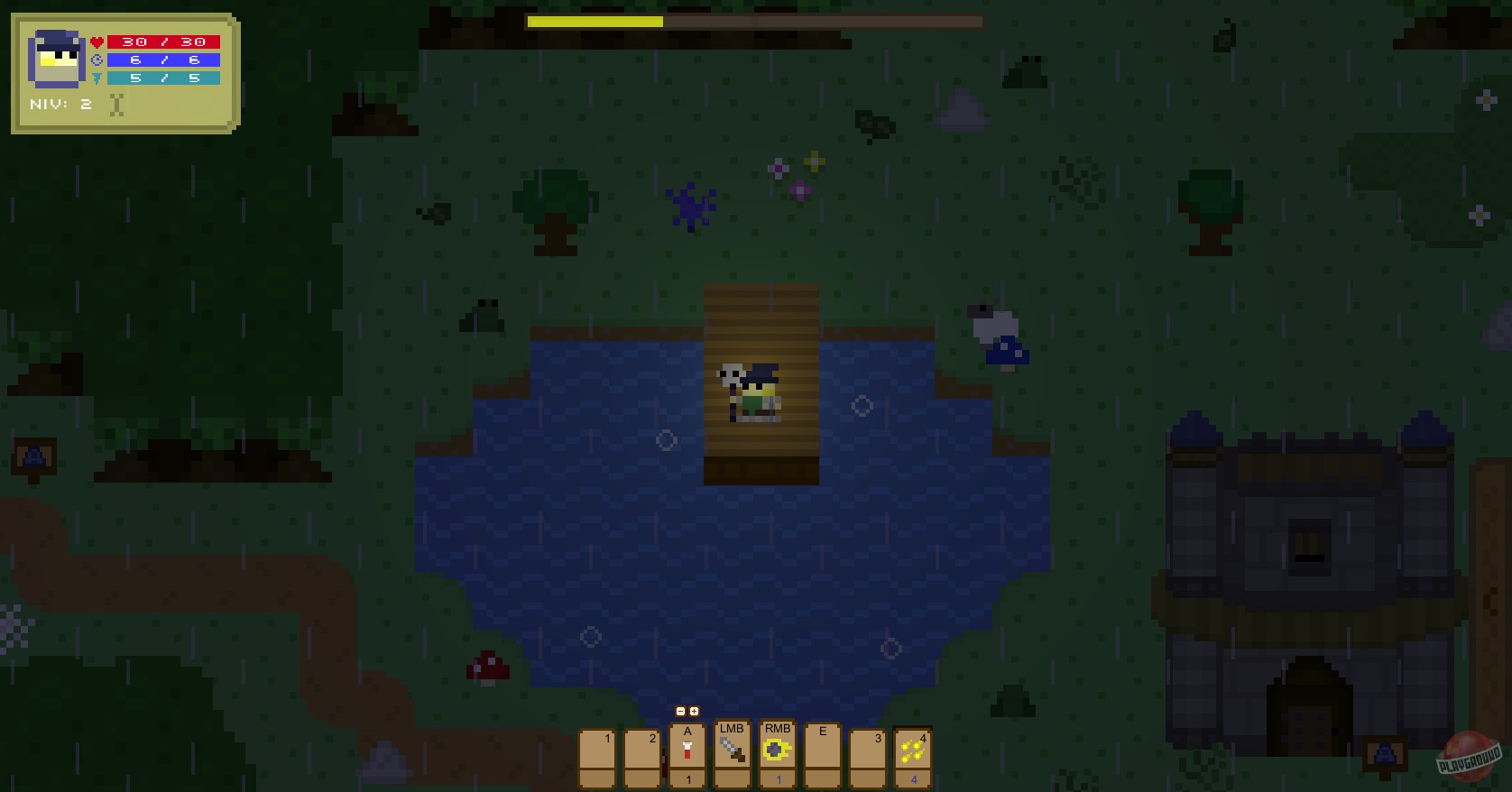The image size is (1512, 792).
Task: Click the stamina icon beside the teal bar
Action: [98, 78]
